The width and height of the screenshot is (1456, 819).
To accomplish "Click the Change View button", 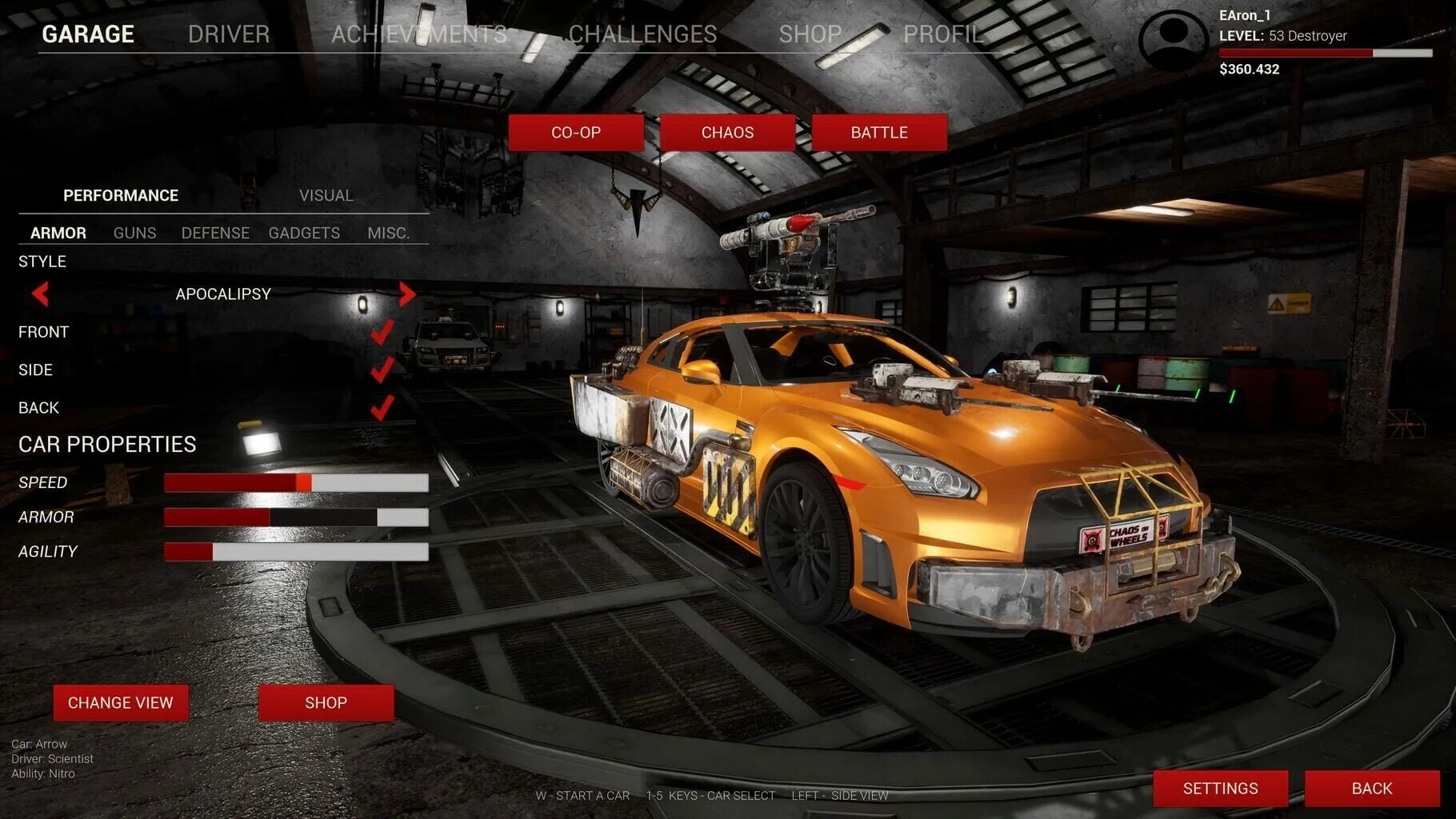I will click(121, 703).
